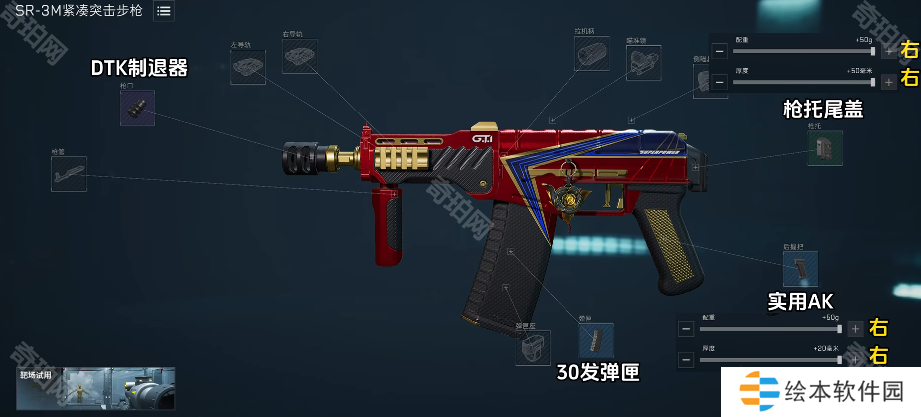Open the charging handle attachment slot
The width and height of the screenshot is (921, 417).
(592, 55)
